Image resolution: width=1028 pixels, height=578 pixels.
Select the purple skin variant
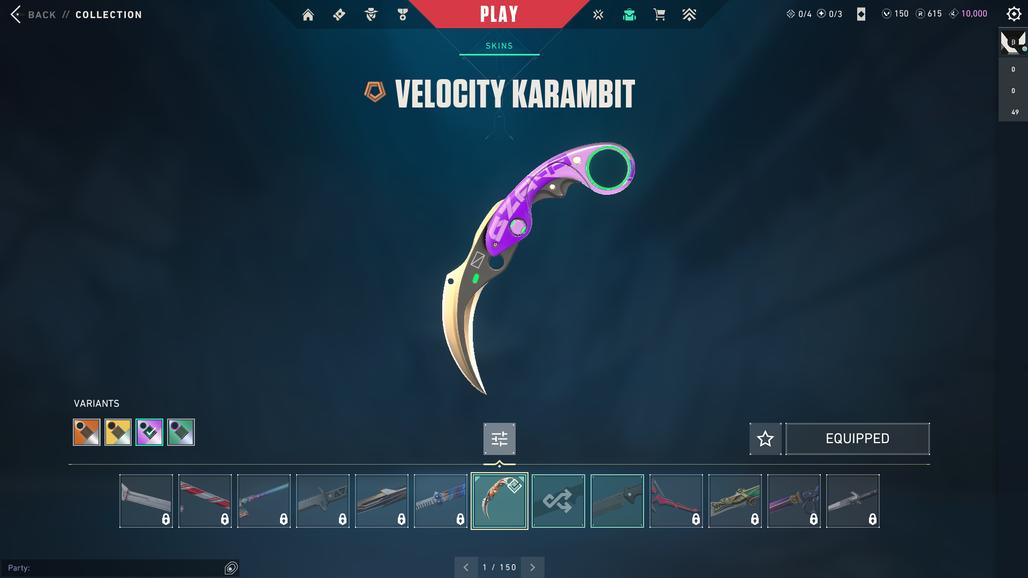(x=150, y=432)
